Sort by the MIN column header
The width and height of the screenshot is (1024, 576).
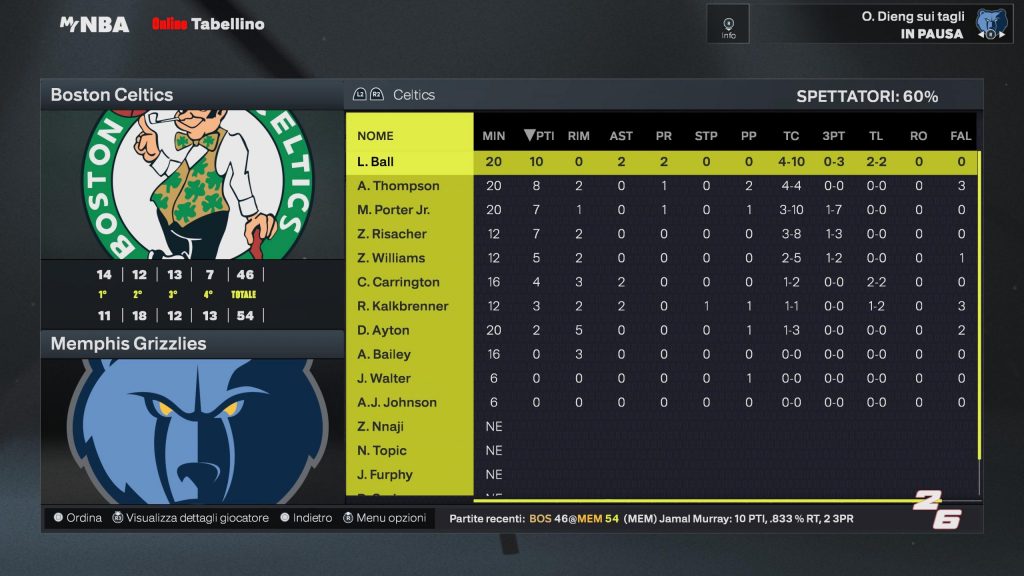tap(494, 136)
